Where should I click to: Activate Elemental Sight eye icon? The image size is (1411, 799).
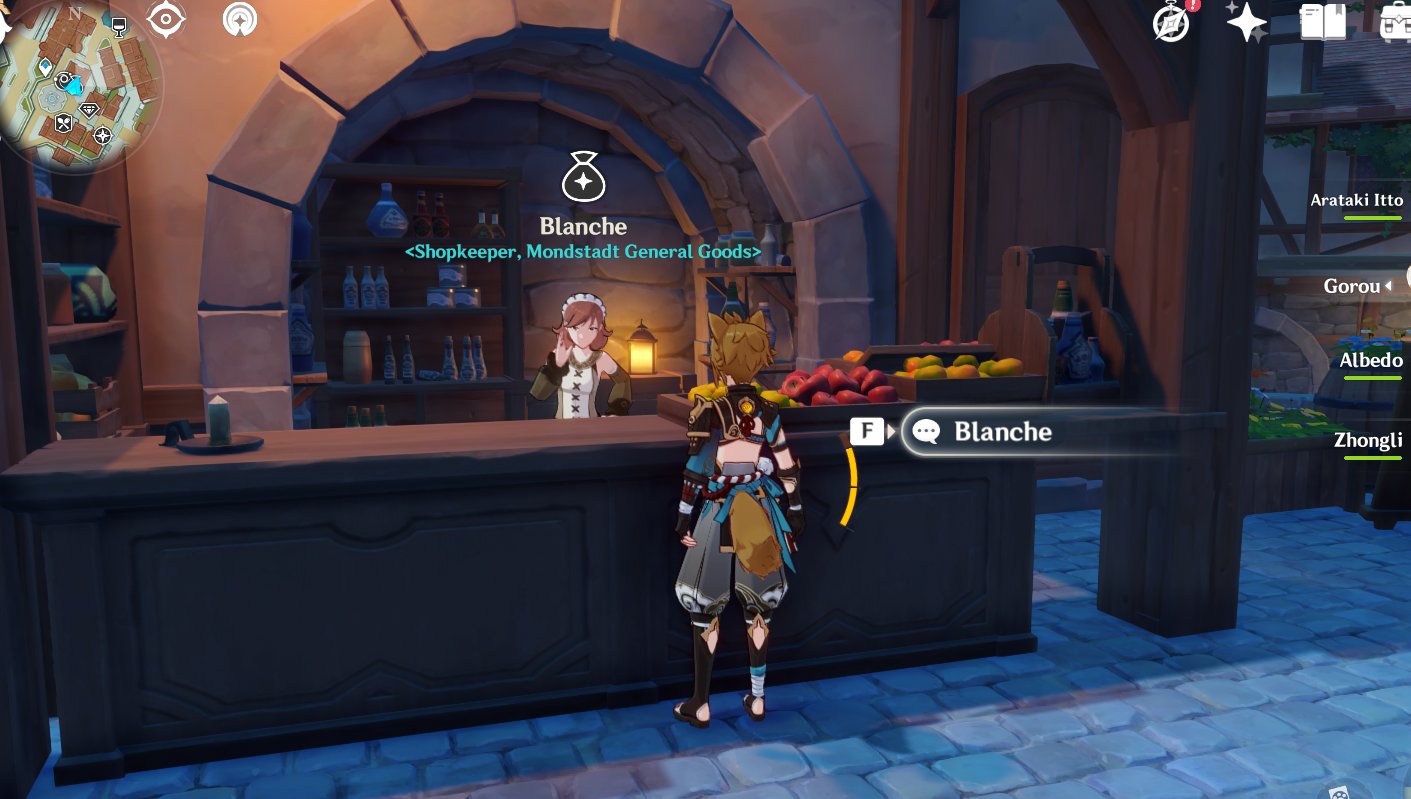[x=165, y=17]
